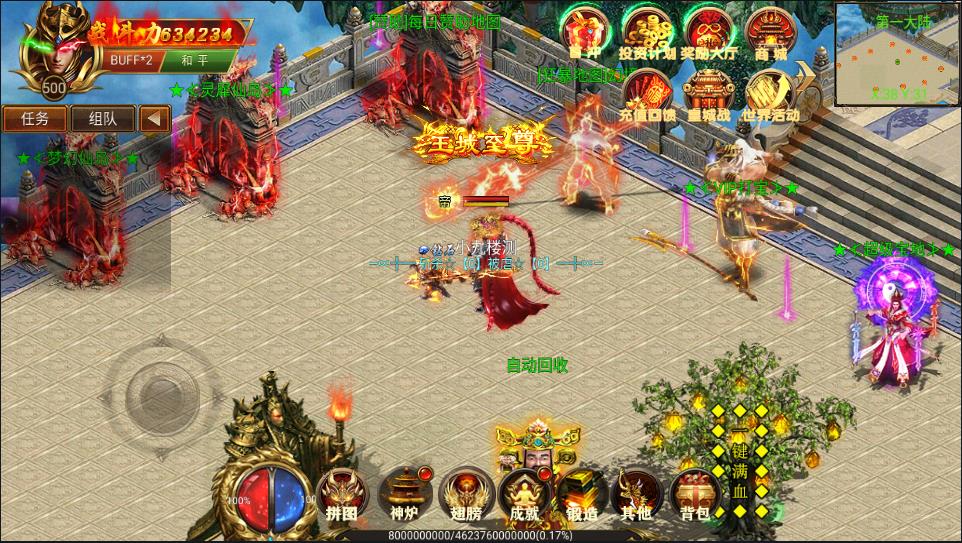Switch to the 任务 quest tab
Image resolution: width=962 pixels, height=543 pixels.
point(35,118)
